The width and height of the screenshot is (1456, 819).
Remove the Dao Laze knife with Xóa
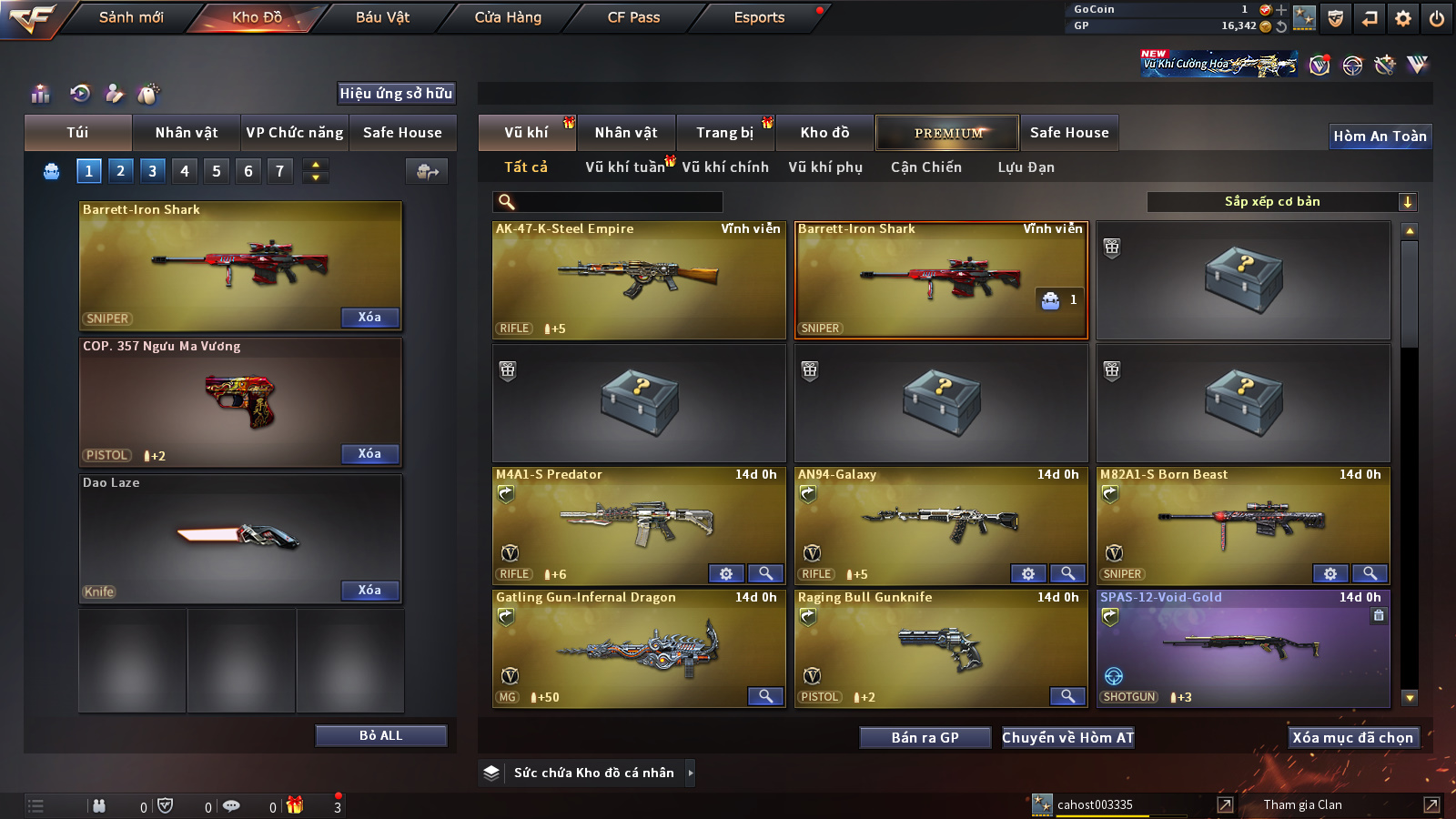pos(369,591)
